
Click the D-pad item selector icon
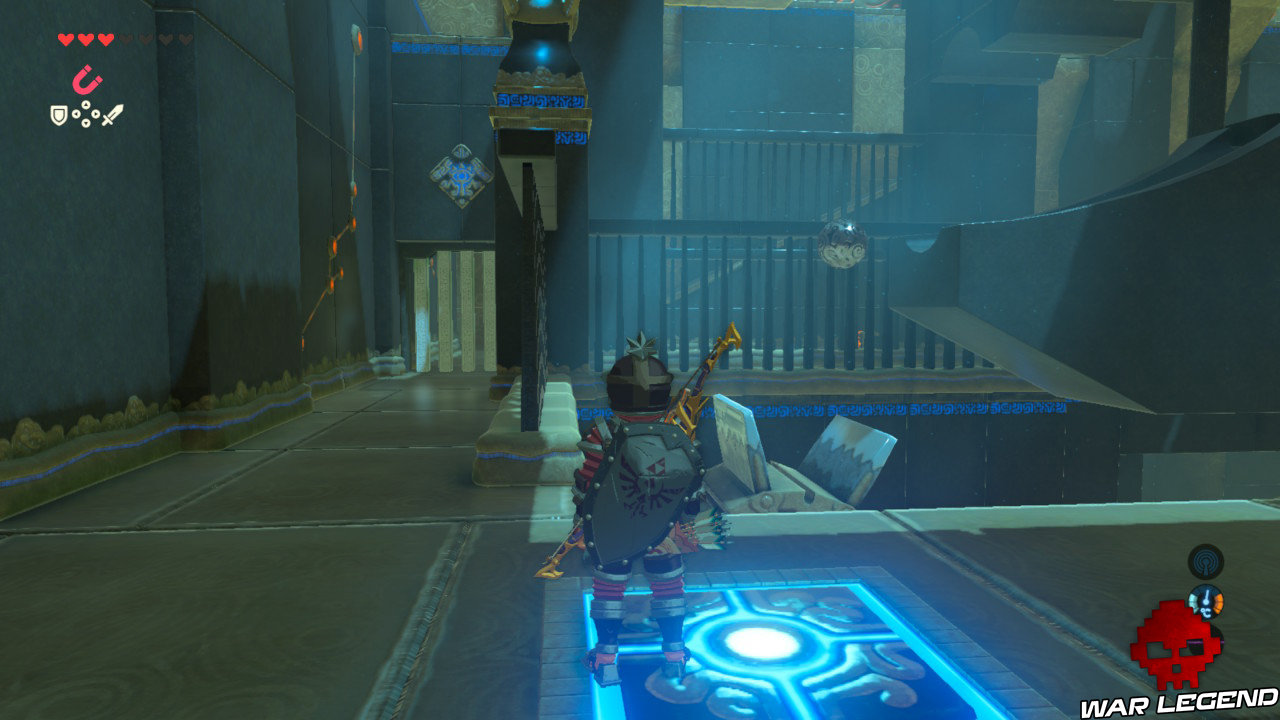pyautogui.click(x=85, y=113)
